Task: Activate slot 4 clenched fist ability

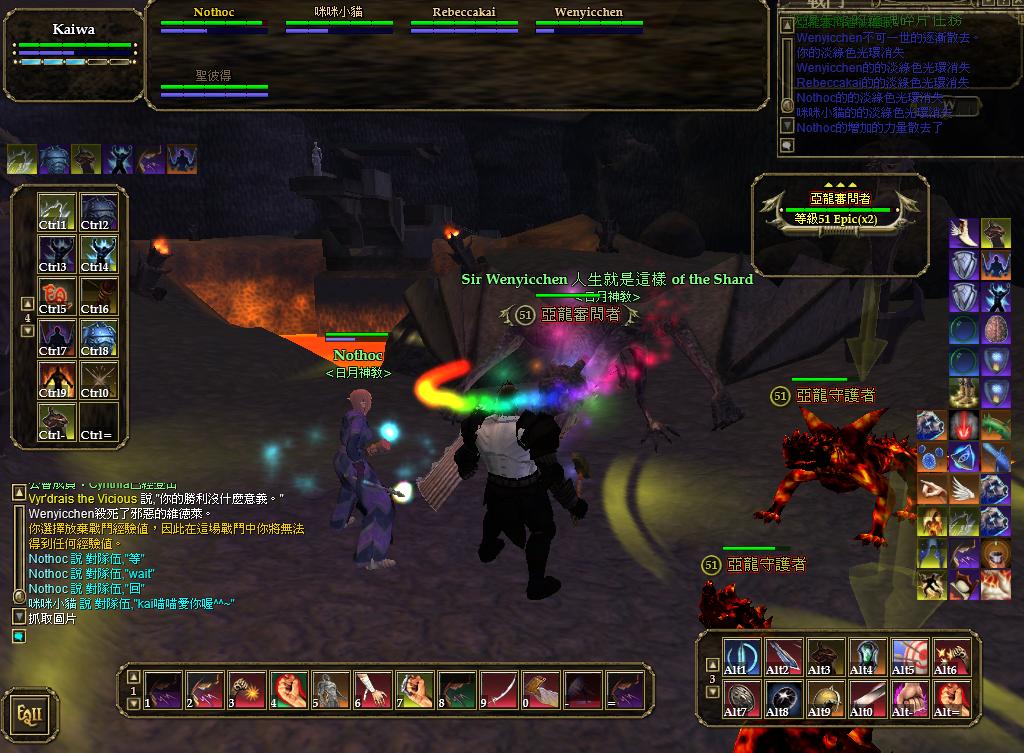Action: 288,690
